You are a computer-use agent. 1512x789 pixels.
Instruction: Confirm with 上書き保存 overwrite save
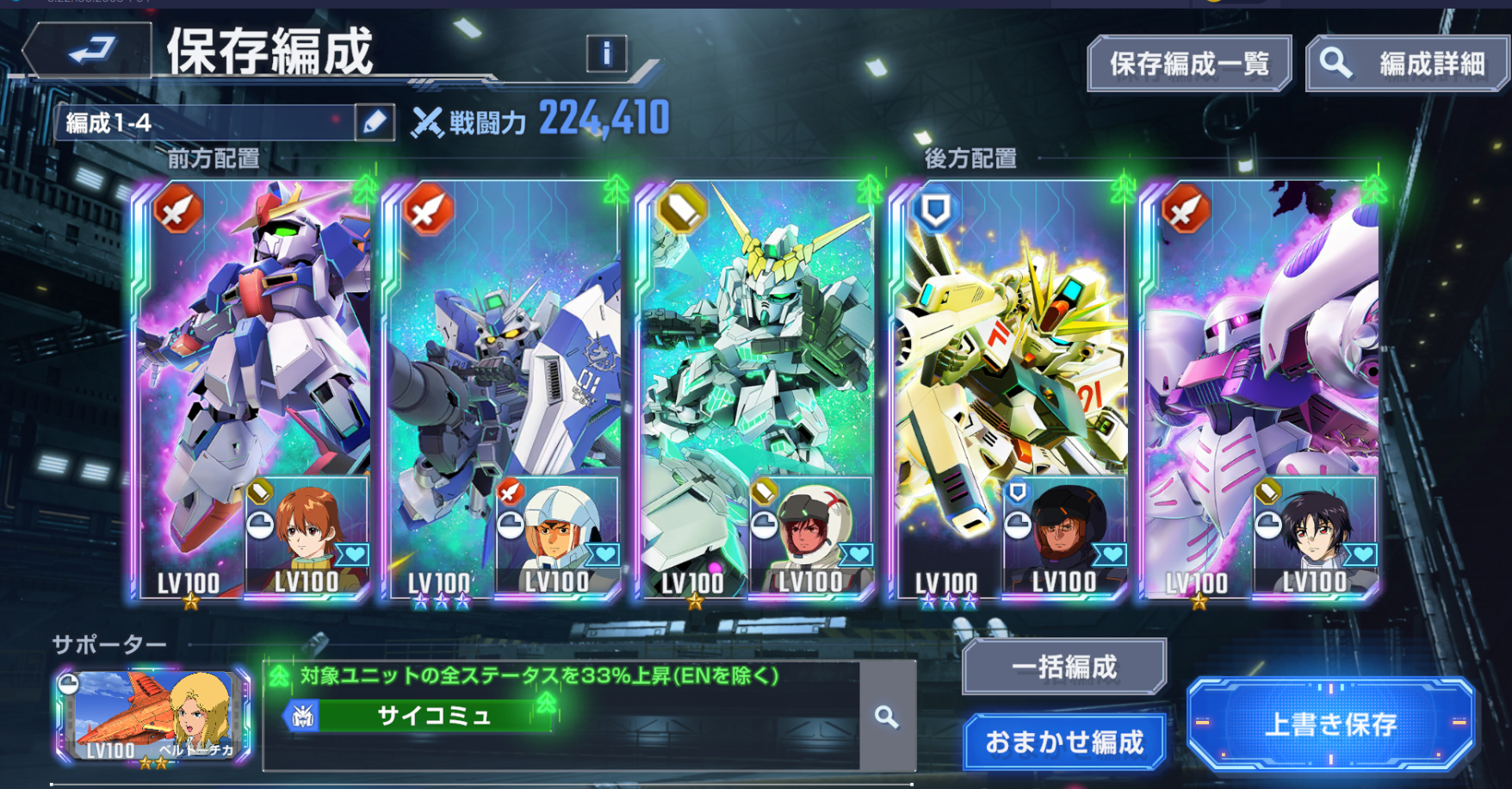coord(1330,724)
